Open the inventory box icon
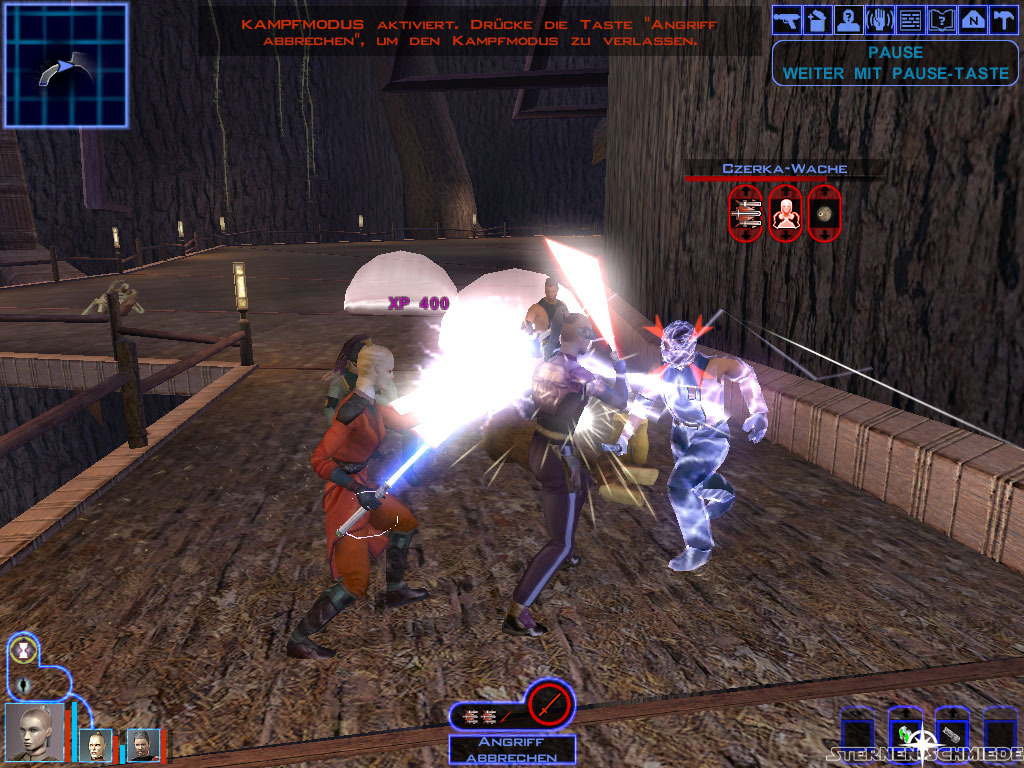Image resolution: width=1024 pixels, height=768 pixels. pyautogui.click(x=818, y=19)
